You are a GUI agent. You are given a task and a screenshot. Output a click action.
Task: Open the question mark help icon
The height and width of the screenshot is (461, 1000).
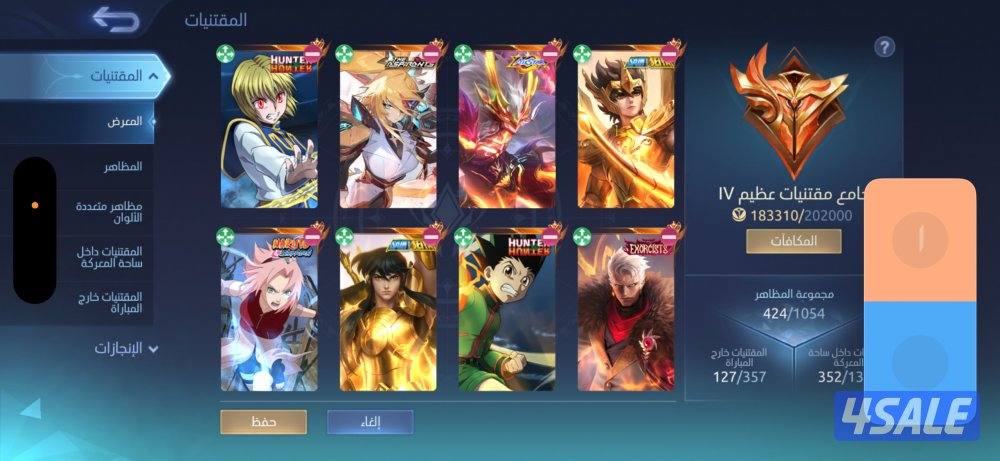click(884, 47)
